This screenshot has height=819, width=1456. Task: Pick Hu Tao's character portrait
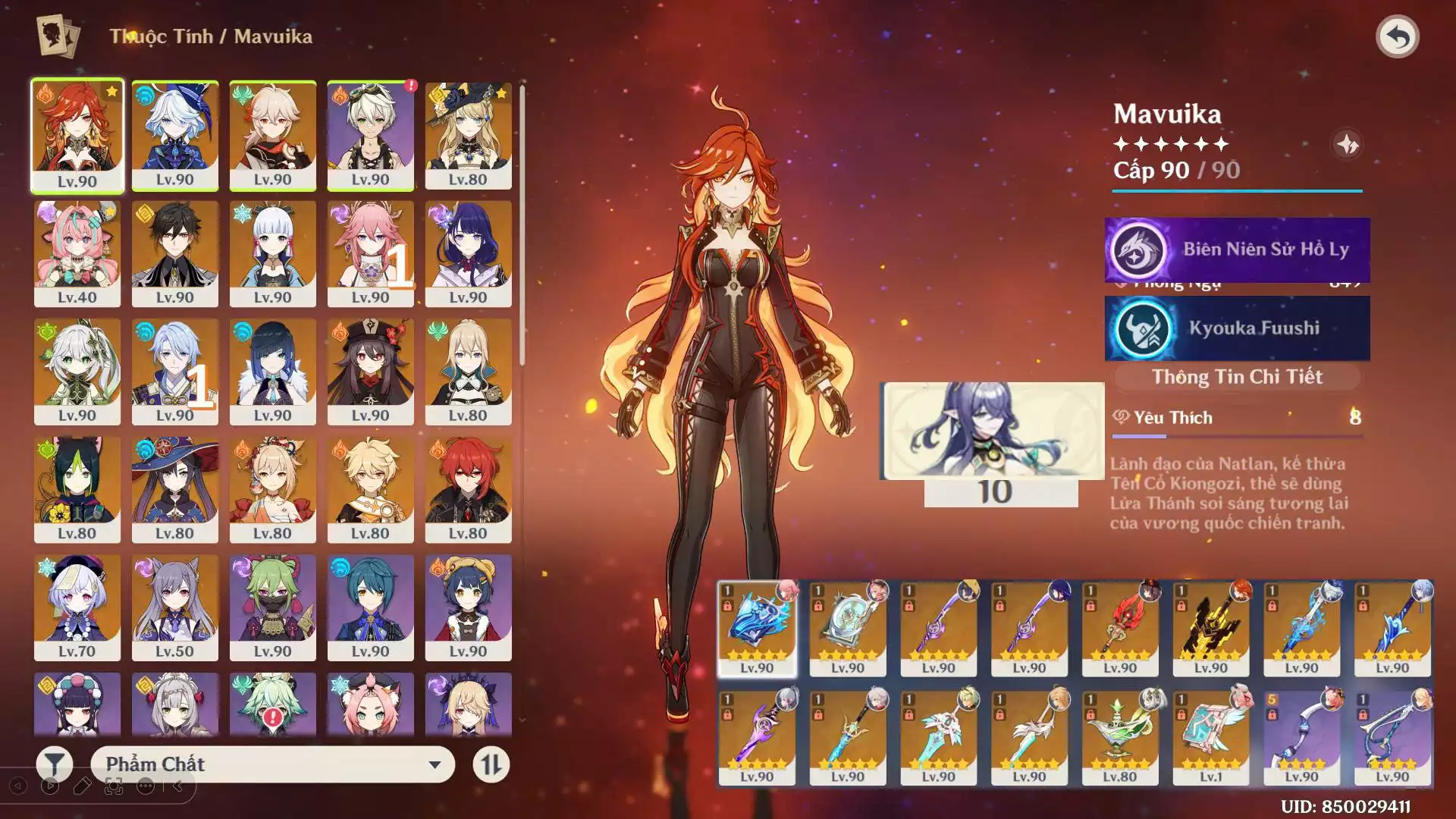pyautogui.click(x=370, y=372)
